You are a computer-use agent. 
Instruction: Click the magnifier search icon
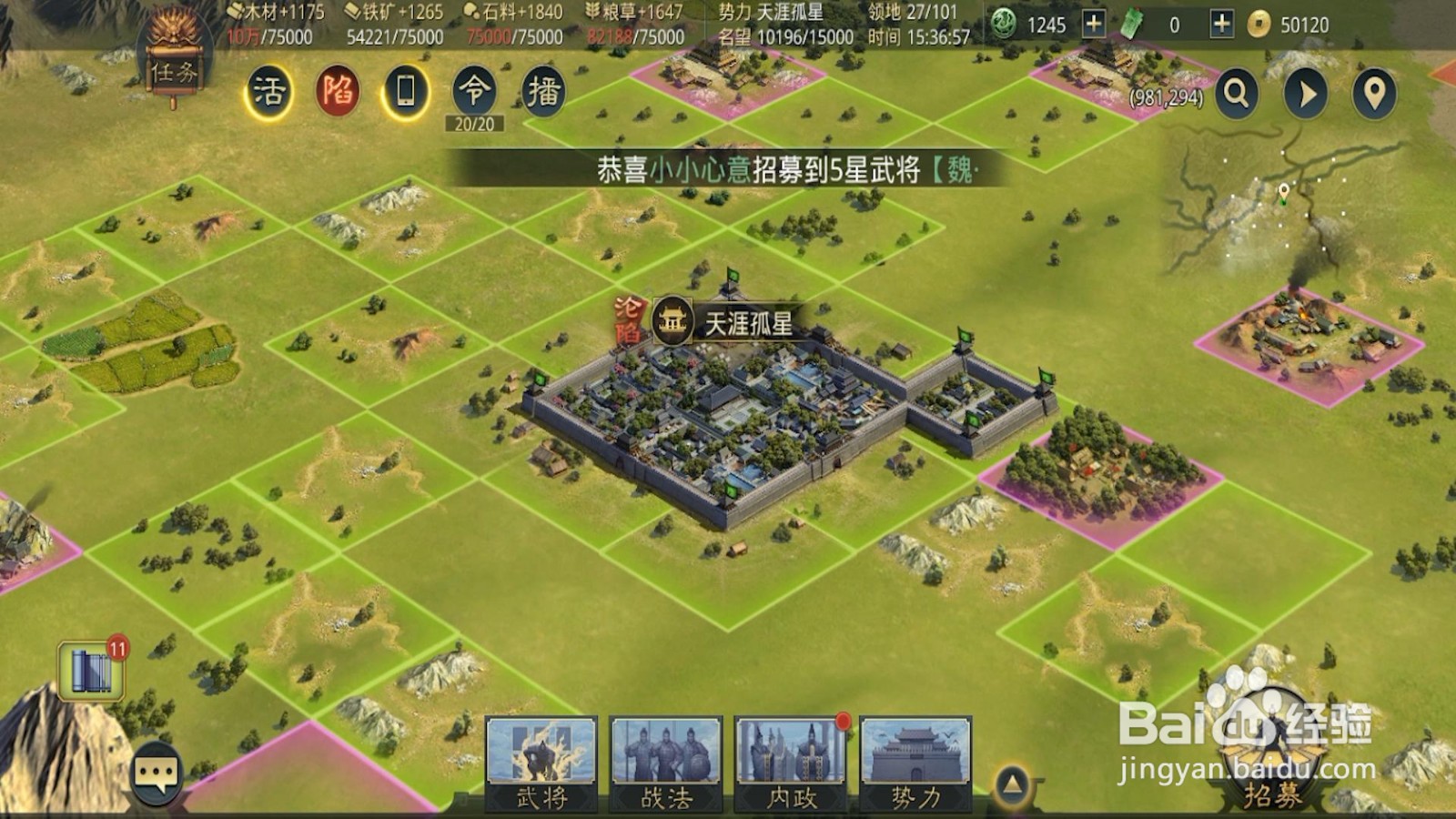(1236, 94)
